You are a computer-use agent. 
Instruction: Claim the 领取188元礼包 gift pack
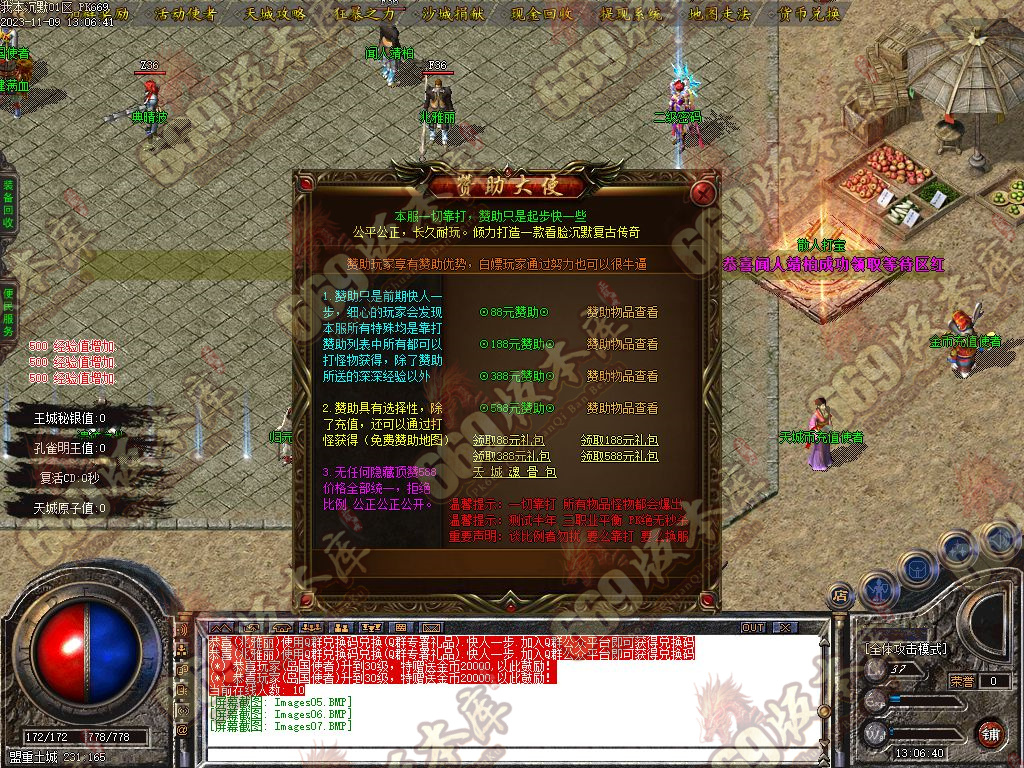tap(619, 440)
